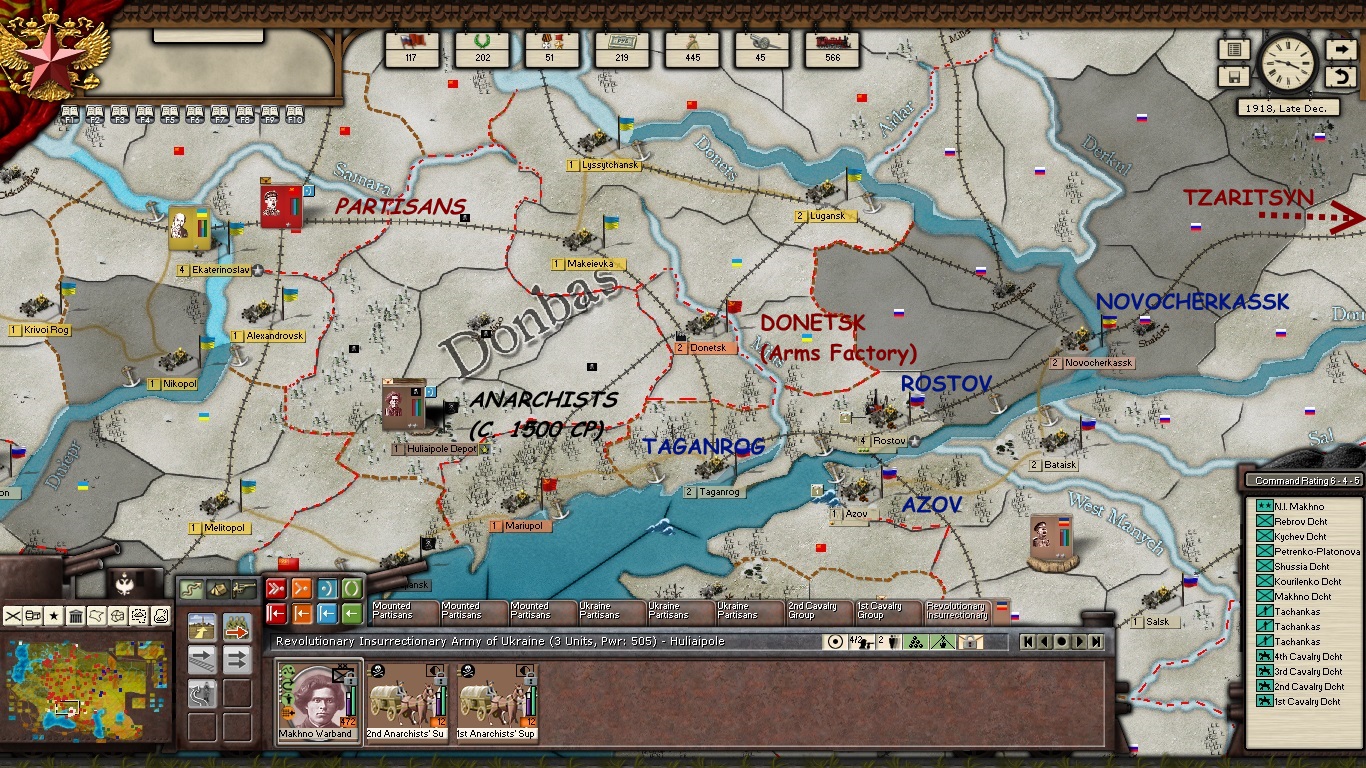The width and height of the screenshot is (1366, 768).
Task: Choose the green parentheses passive posture
Action: tap(352, 588)
